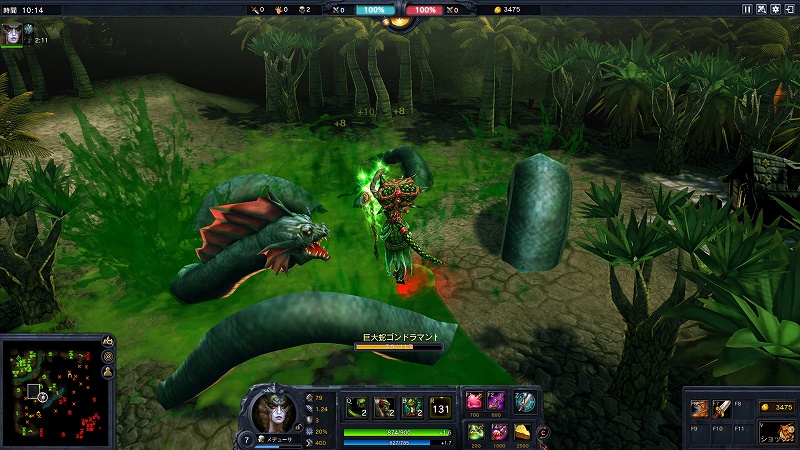Open settings with the gear icon
The height and width of the screenshot is (450, 800).
[777, 9]
